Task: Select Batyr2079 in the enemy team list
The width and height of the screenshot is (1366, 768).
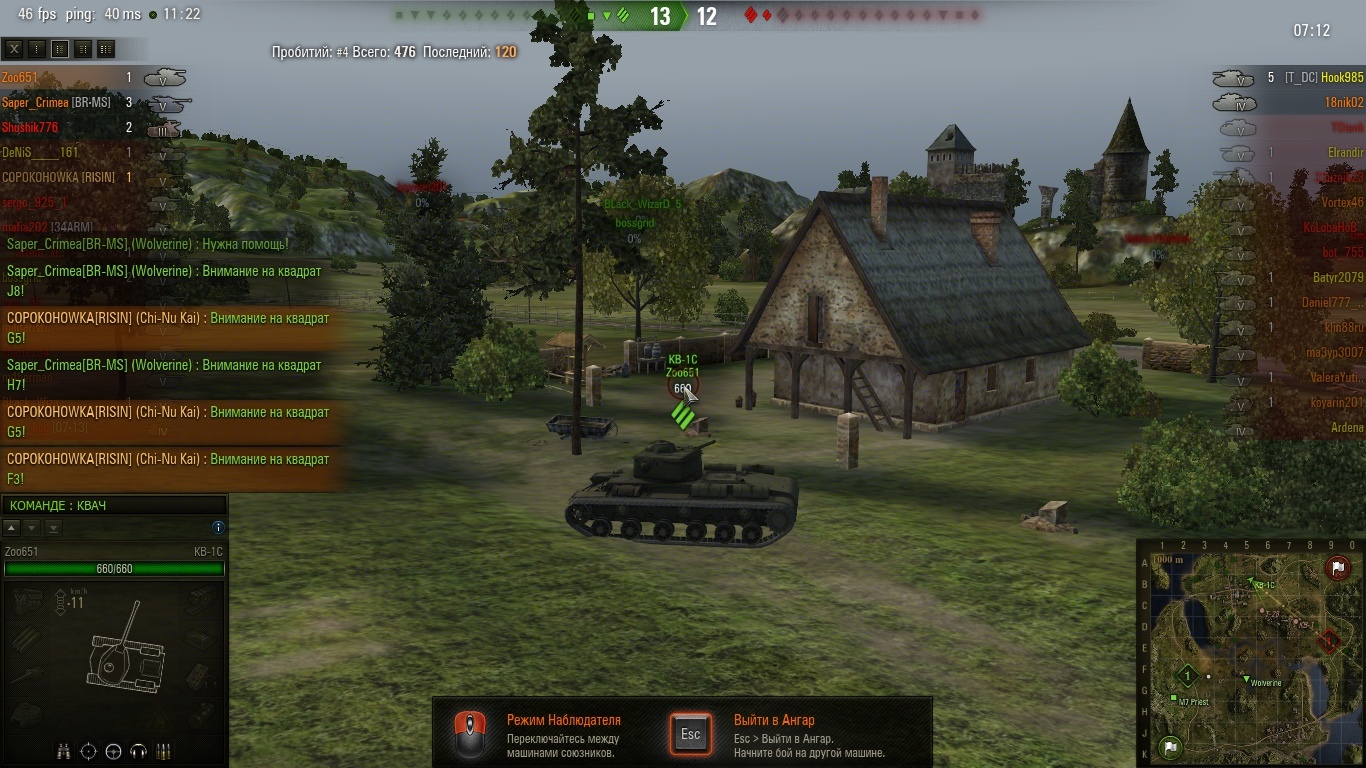Action: pyautogui.click(x=1338, y=277)
